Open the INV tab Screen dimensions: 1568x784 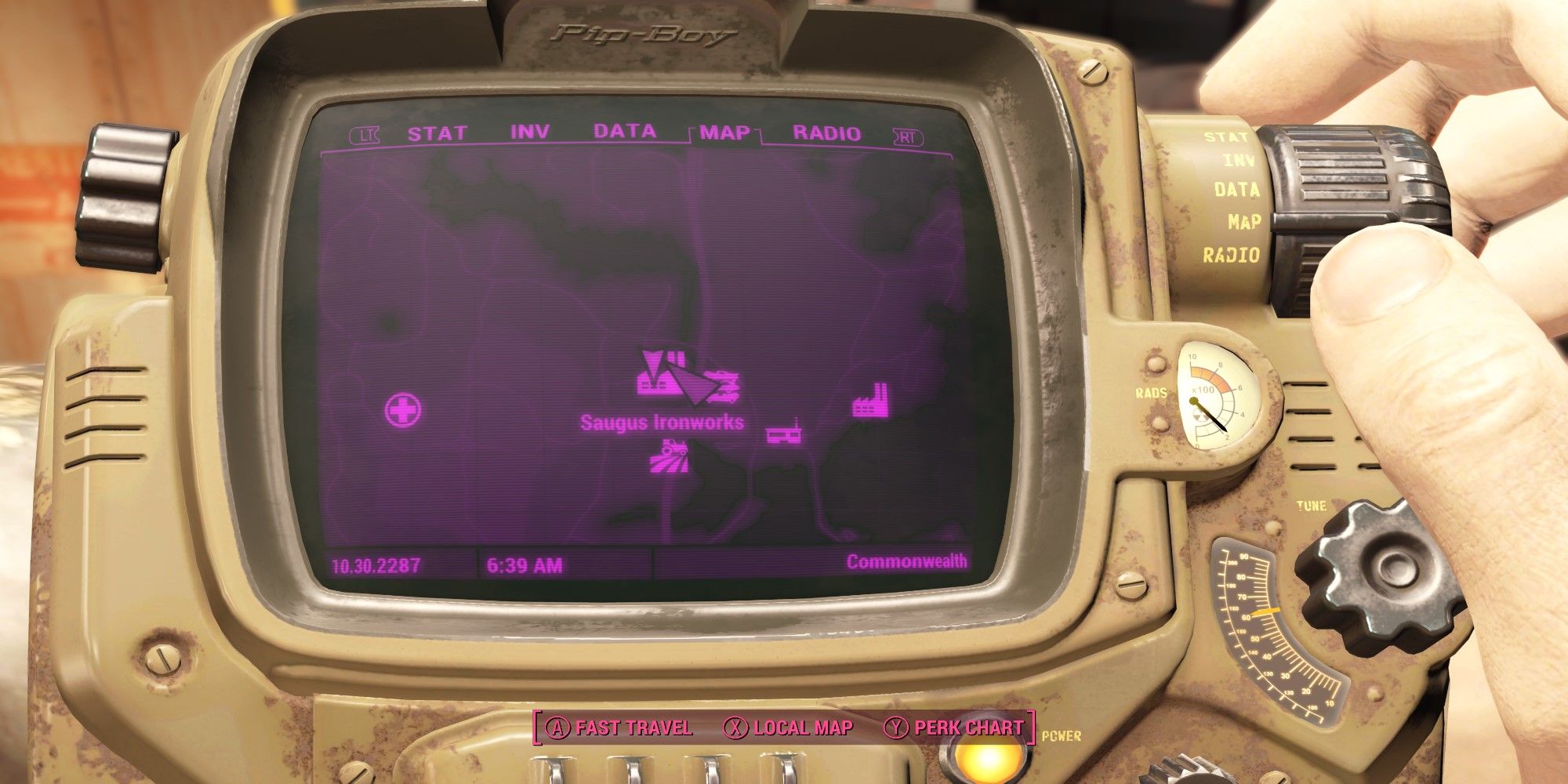click(531, 132)
